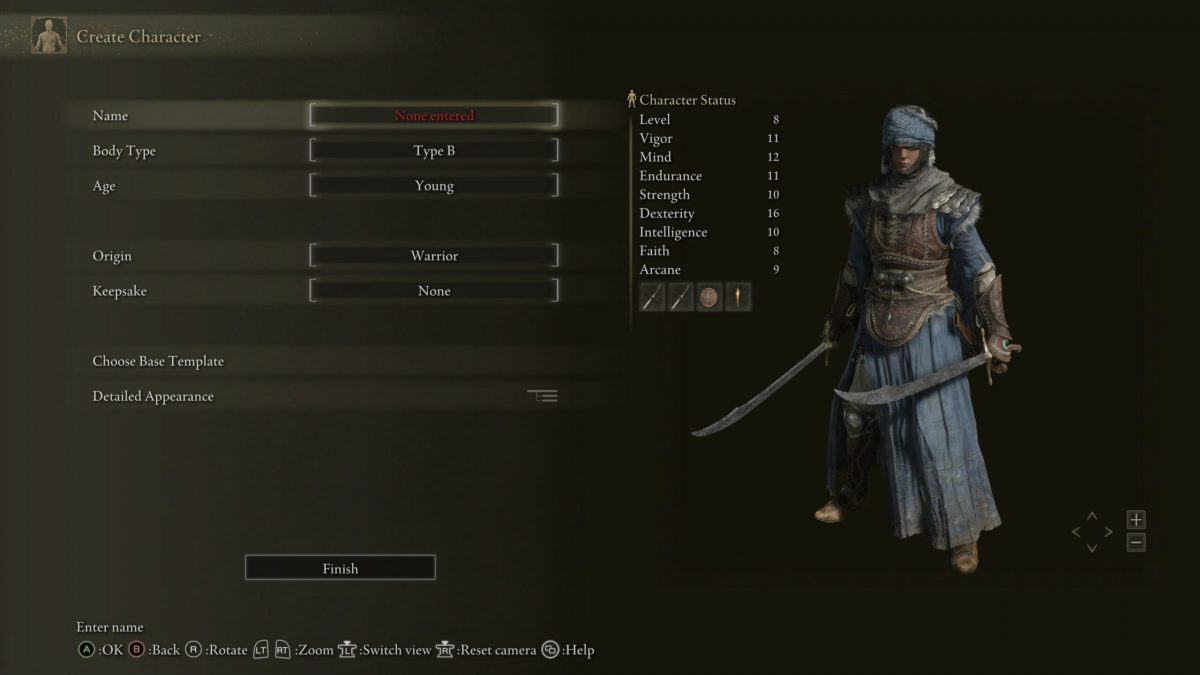1200x675 pixels.
Task: Click the Name entry field
Action: click(x=434, y=115)
